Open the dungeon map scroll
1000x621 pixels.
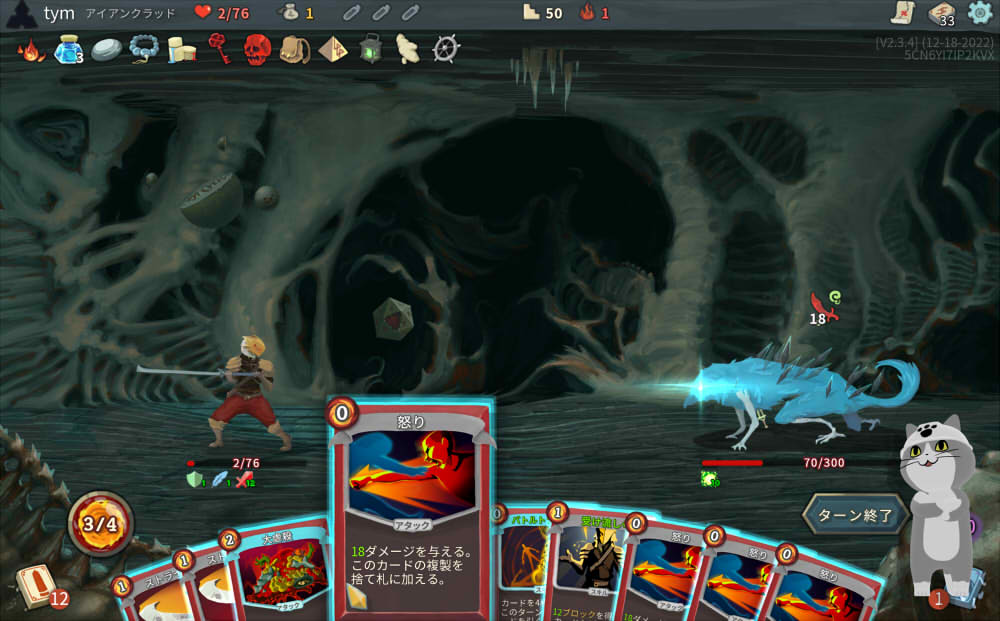(904, 13)
